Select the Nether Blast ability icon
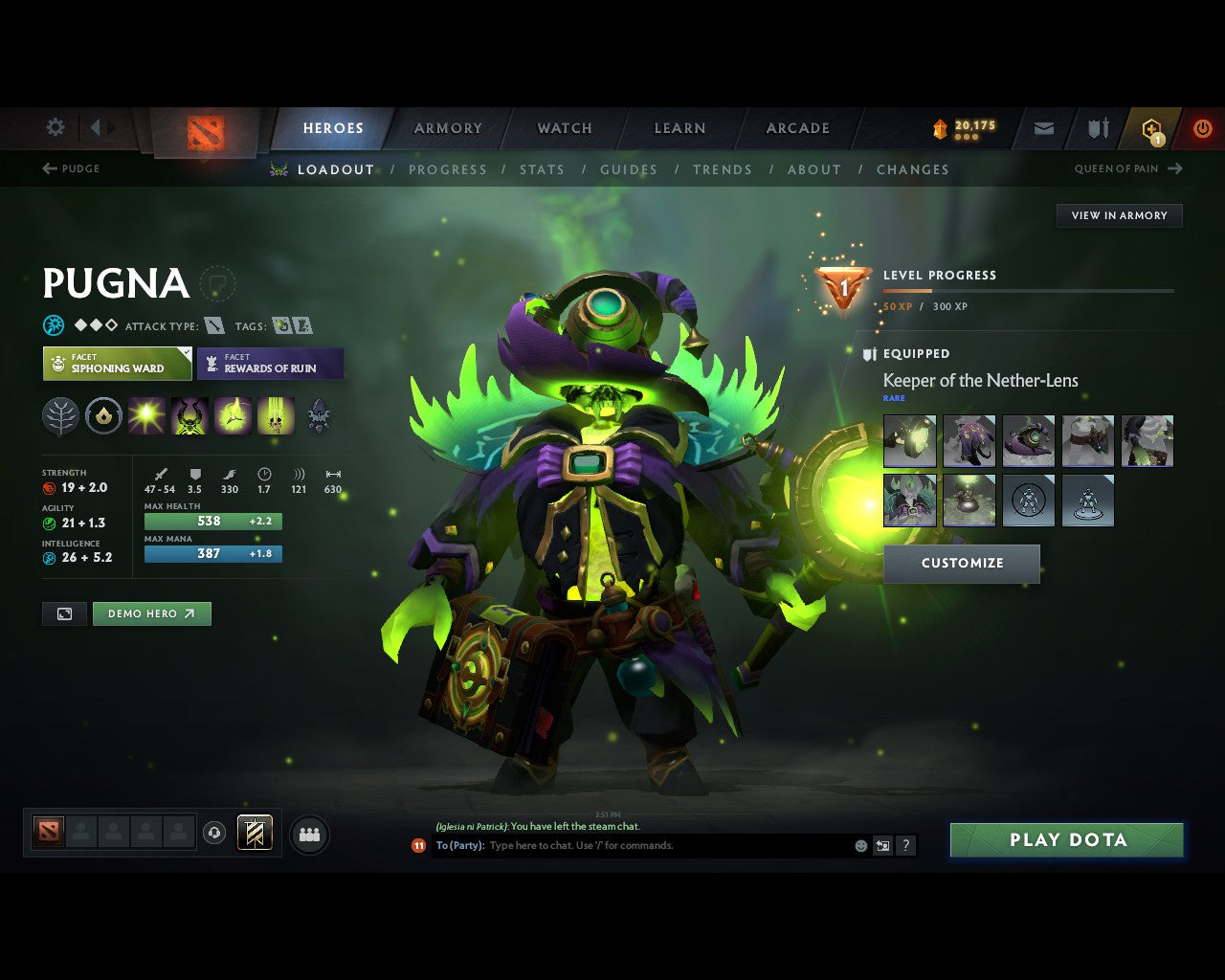The image size is (1225, 980). pyautogui.click(x=145, y=414)
